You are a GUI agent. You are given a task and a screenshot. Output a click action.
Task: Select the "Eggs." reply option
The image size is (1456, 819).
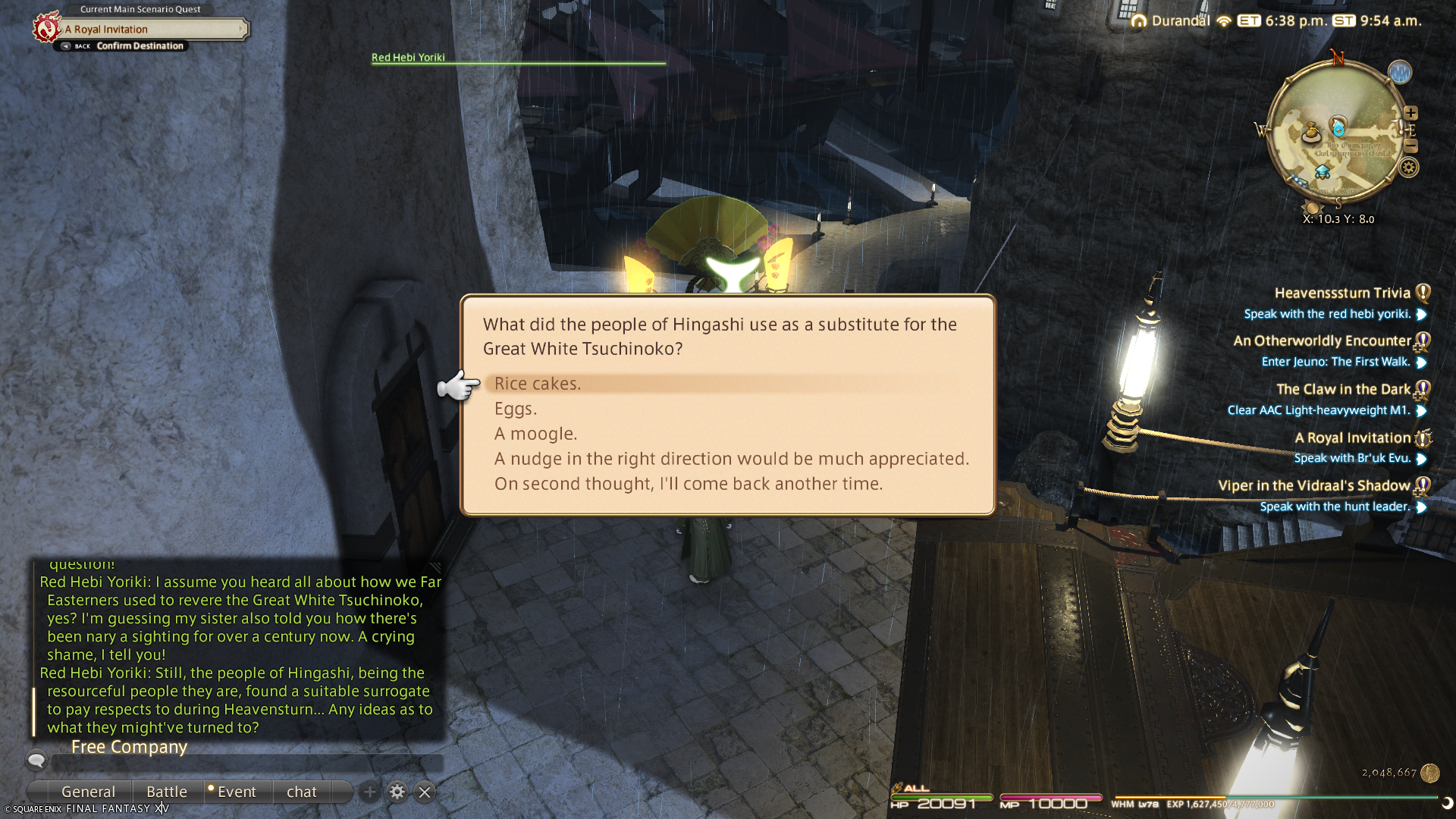click(x=516, y=409)
